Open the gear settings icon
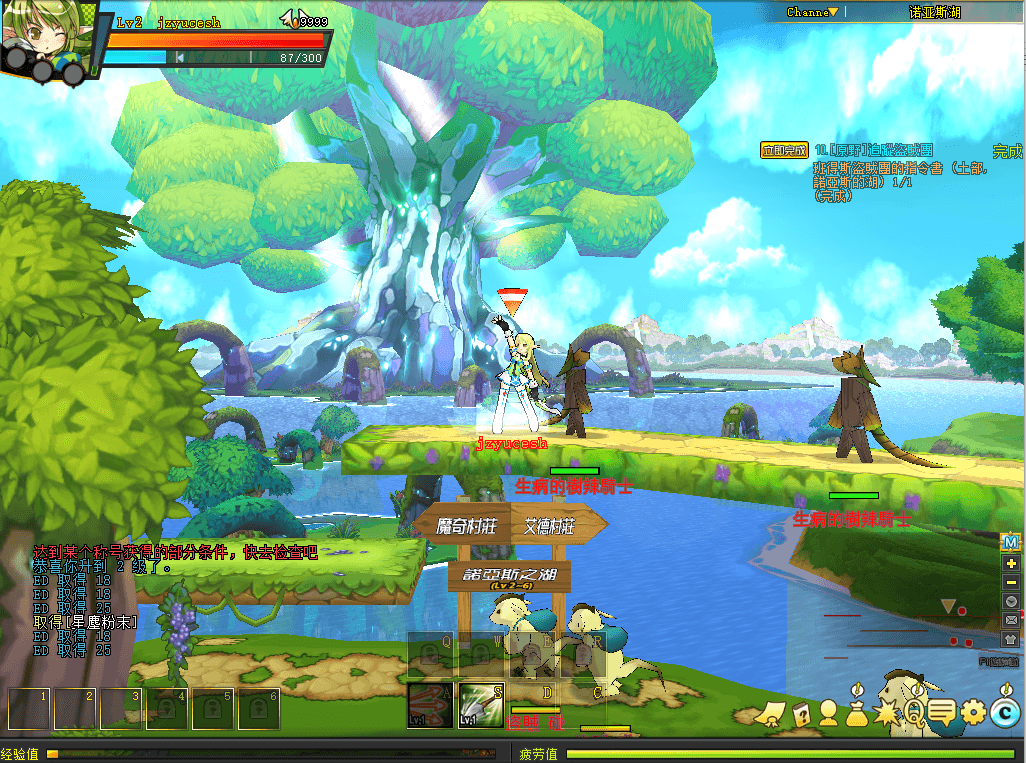The image size is (1026, 763). click(973, 713)
